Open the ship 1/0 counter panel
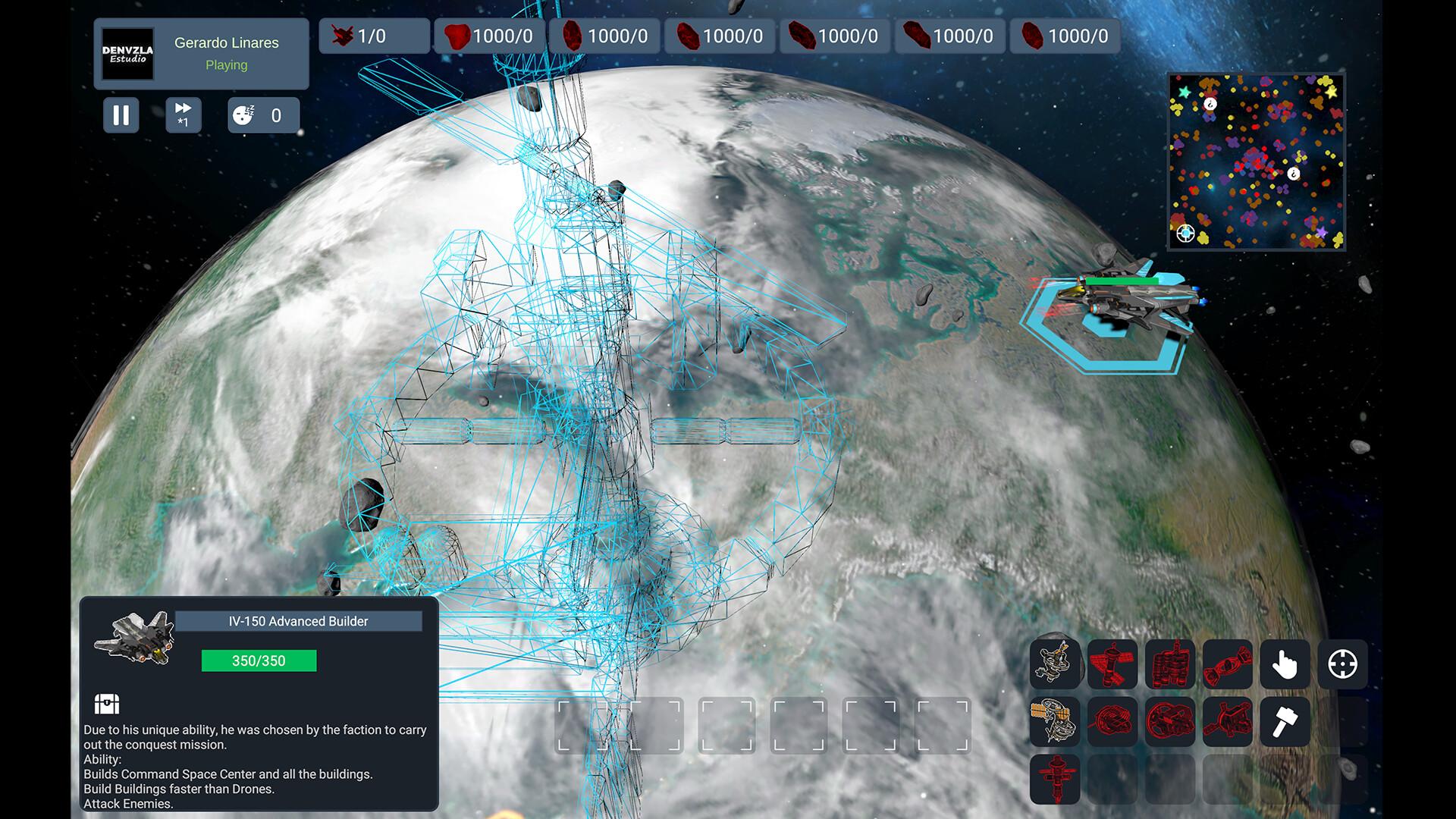1456x819 pixels. click(x=372, y=35)
